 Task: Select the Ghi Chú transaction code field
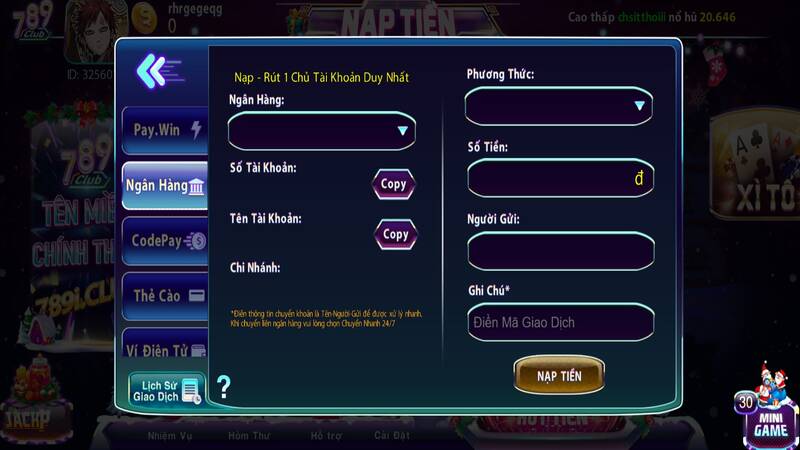click(560, 322)
